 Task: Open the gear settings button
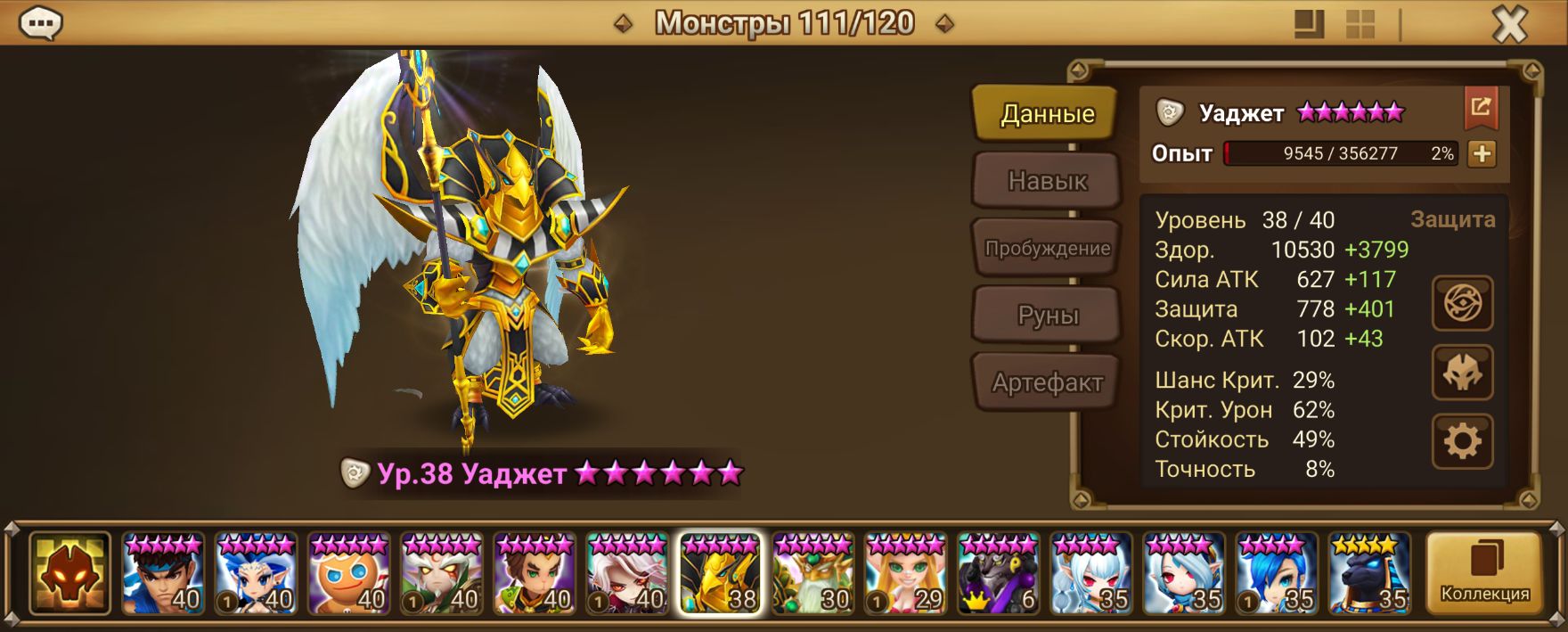point(1462,441)
